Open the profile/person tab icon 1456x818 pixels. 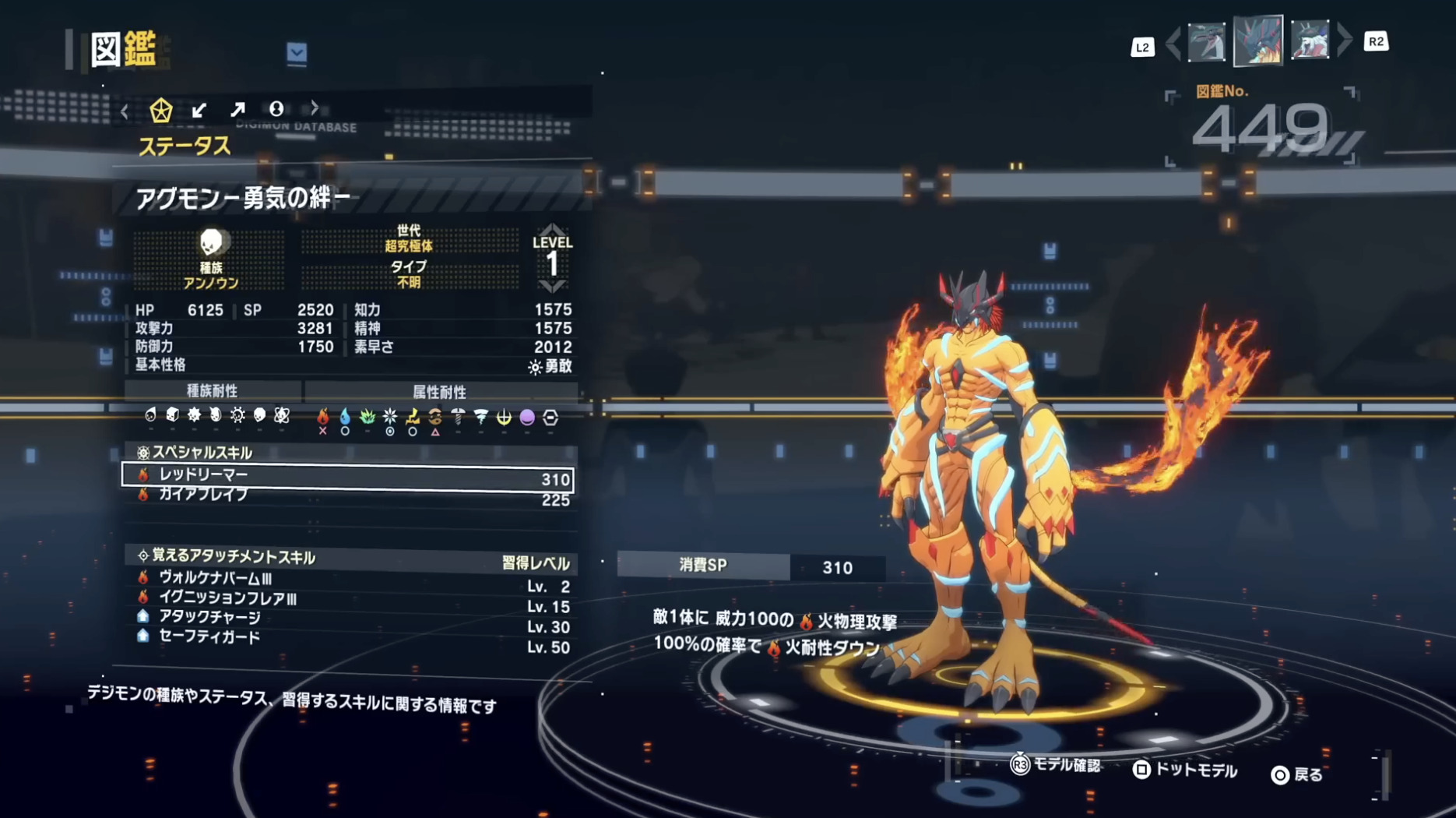tap(276, 110)
